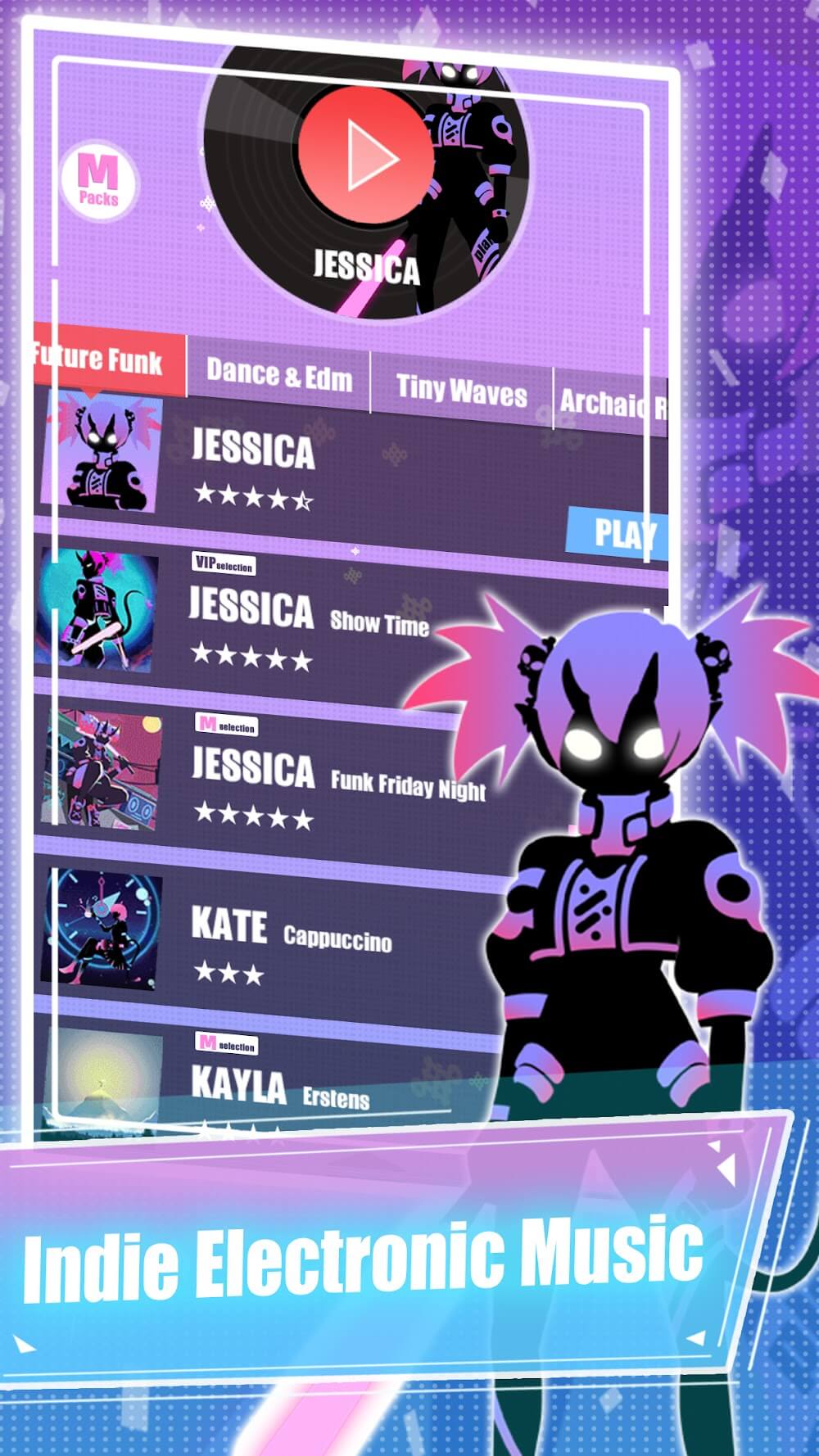
Task: Open the M Packs shop
Action: click(x=99, y=181)
